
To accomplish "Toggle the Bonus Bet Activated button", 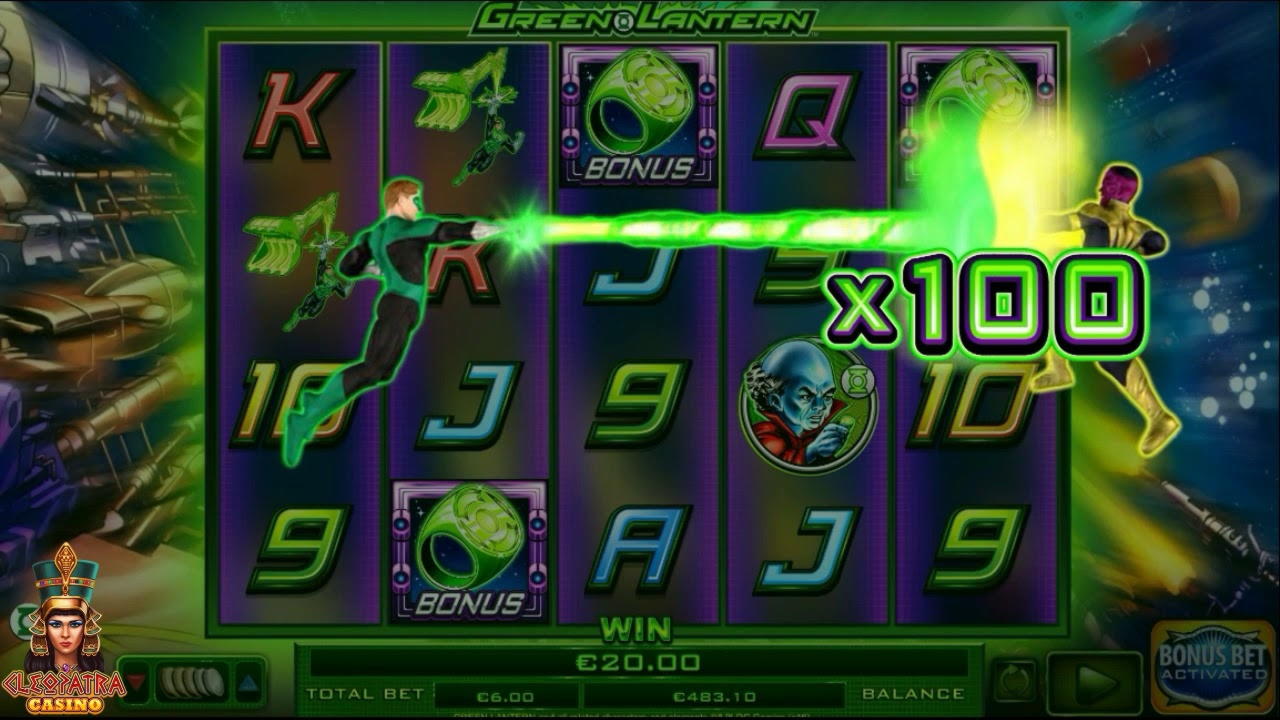I will [1212, 665].
